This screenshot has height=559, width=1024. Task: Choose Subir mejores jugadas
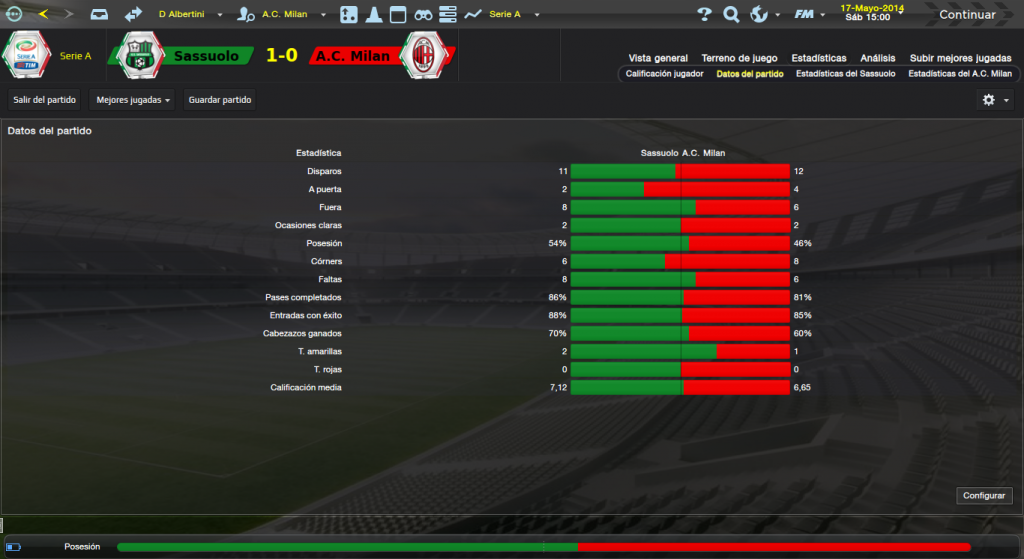[960, 58]
